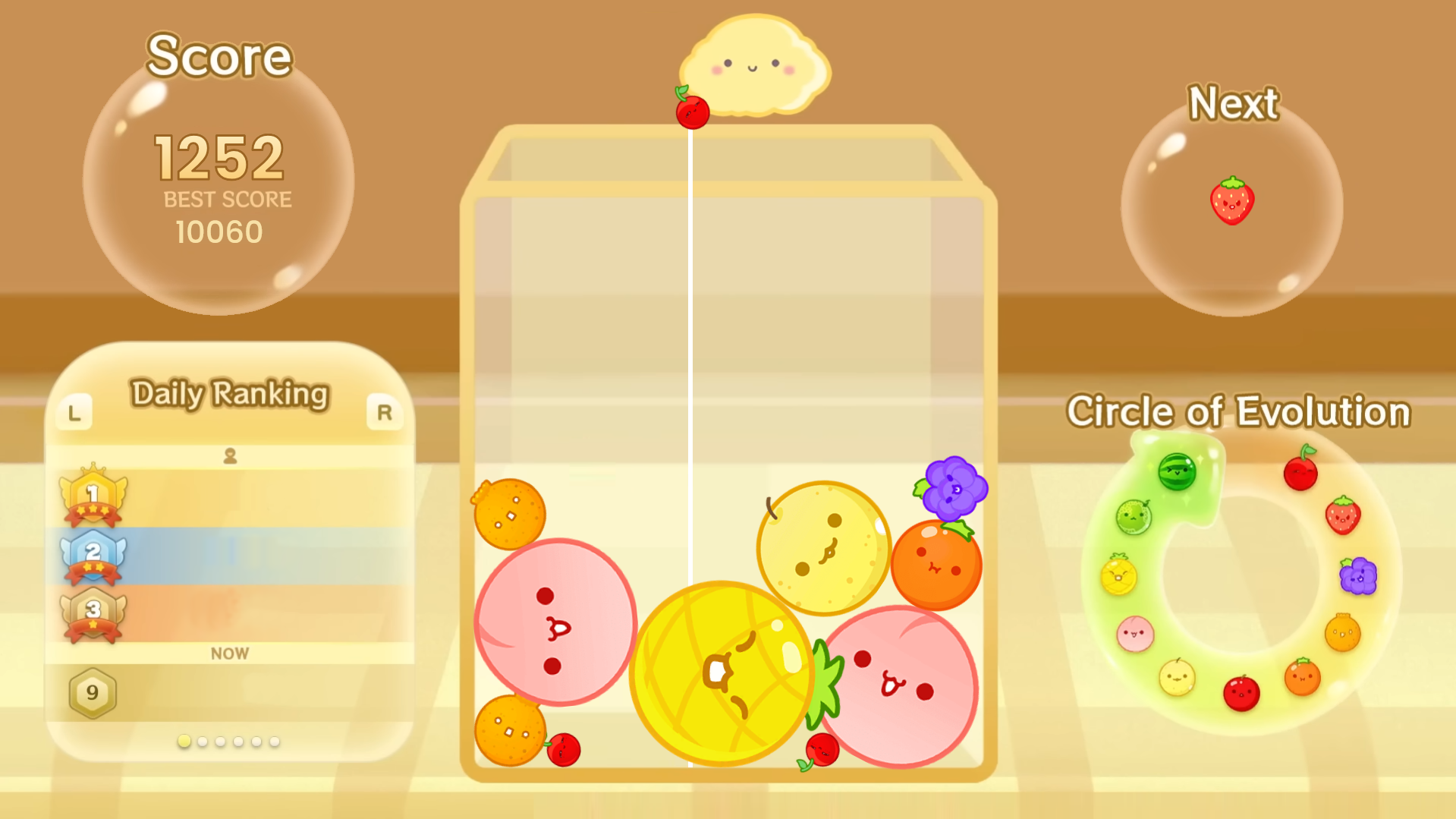Select the second place ranking row
Viewport: 1456px width, 819px height.
click(230, 556)
